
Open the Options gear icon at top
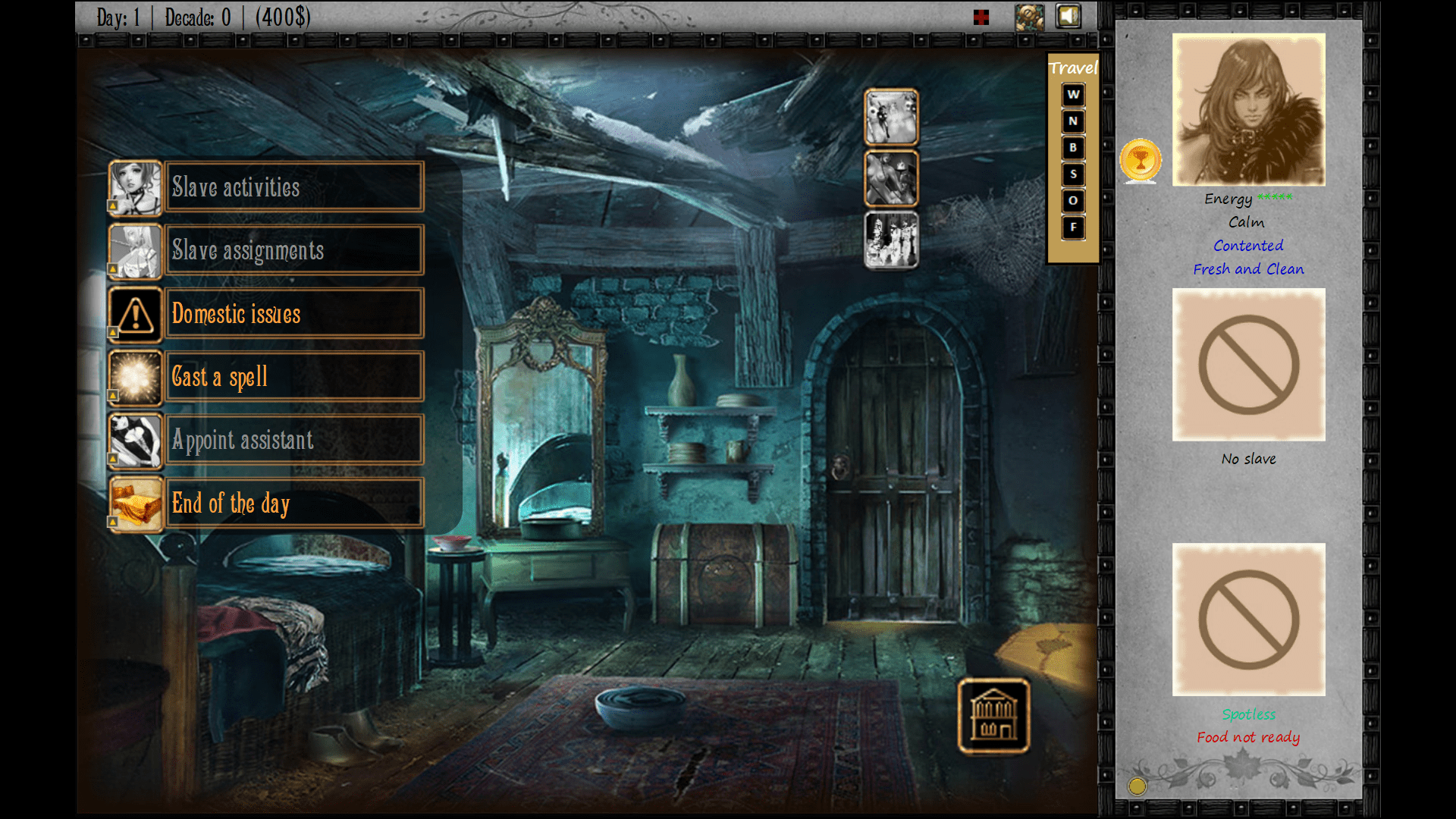(x=1029, y=16)
